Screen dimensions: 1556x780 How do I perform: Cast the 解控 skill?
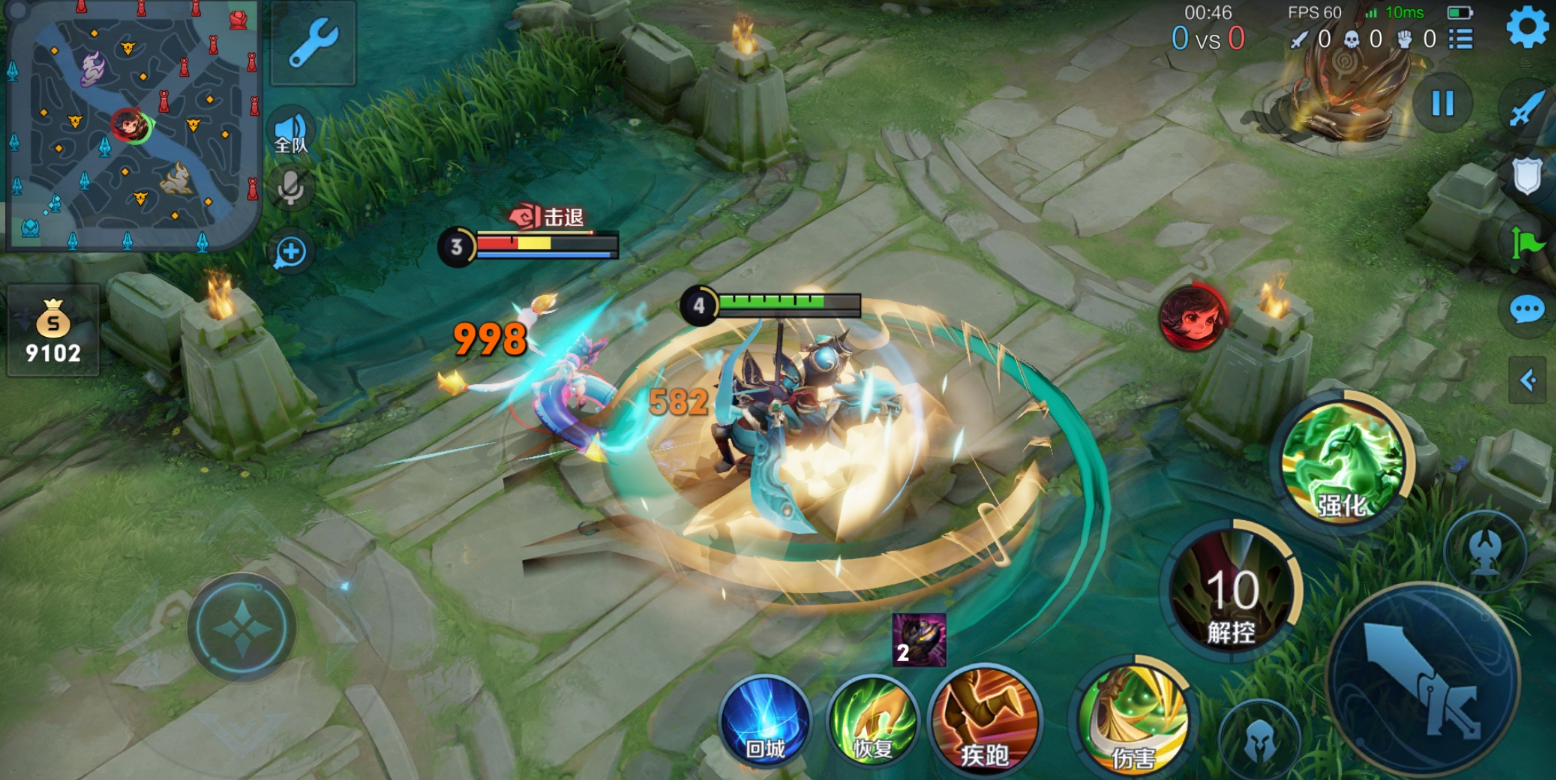[1231, 592]
